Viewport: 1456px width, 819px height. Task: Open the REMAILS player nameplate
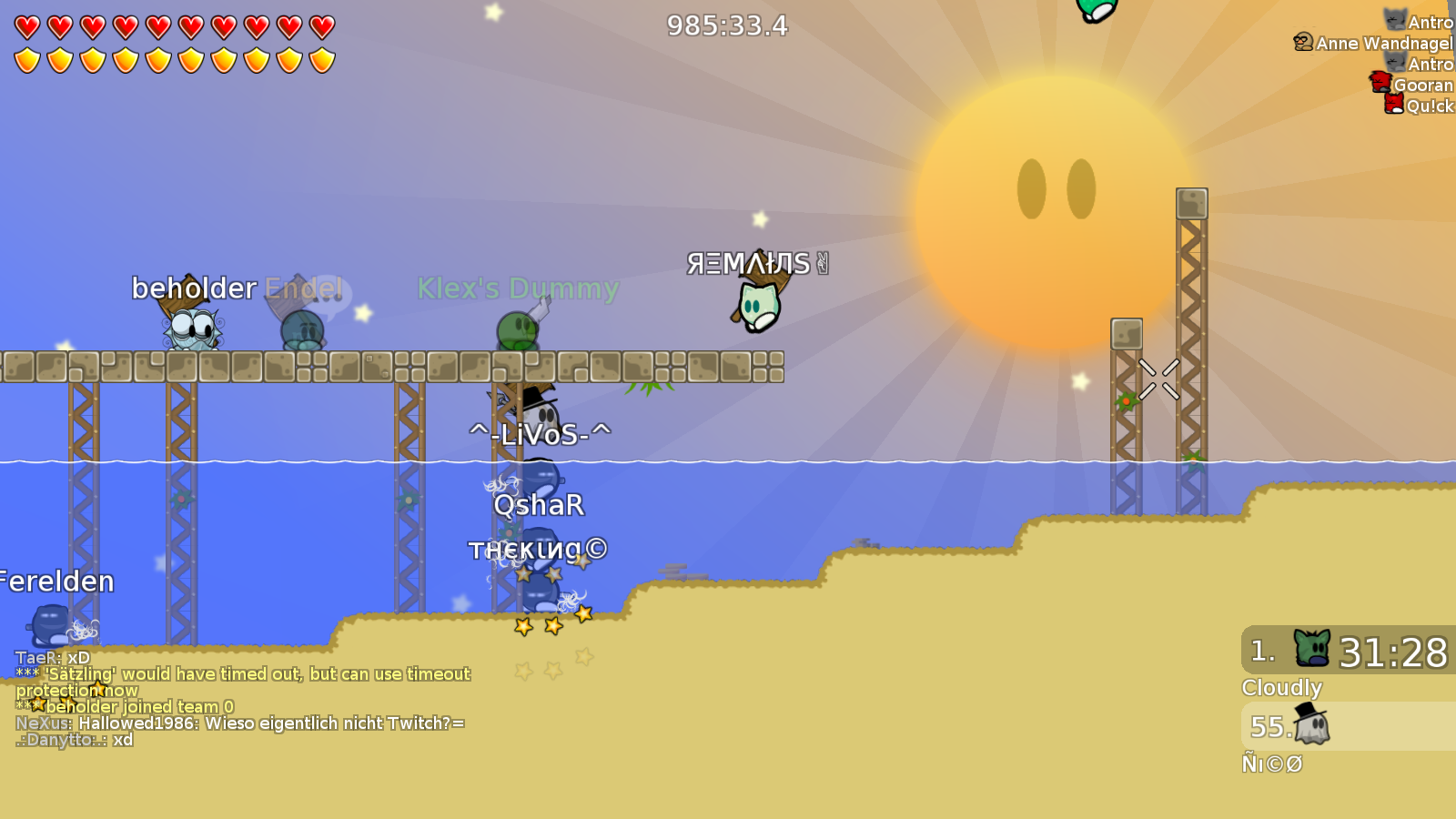pyautogui.click(x=752, y=262)
